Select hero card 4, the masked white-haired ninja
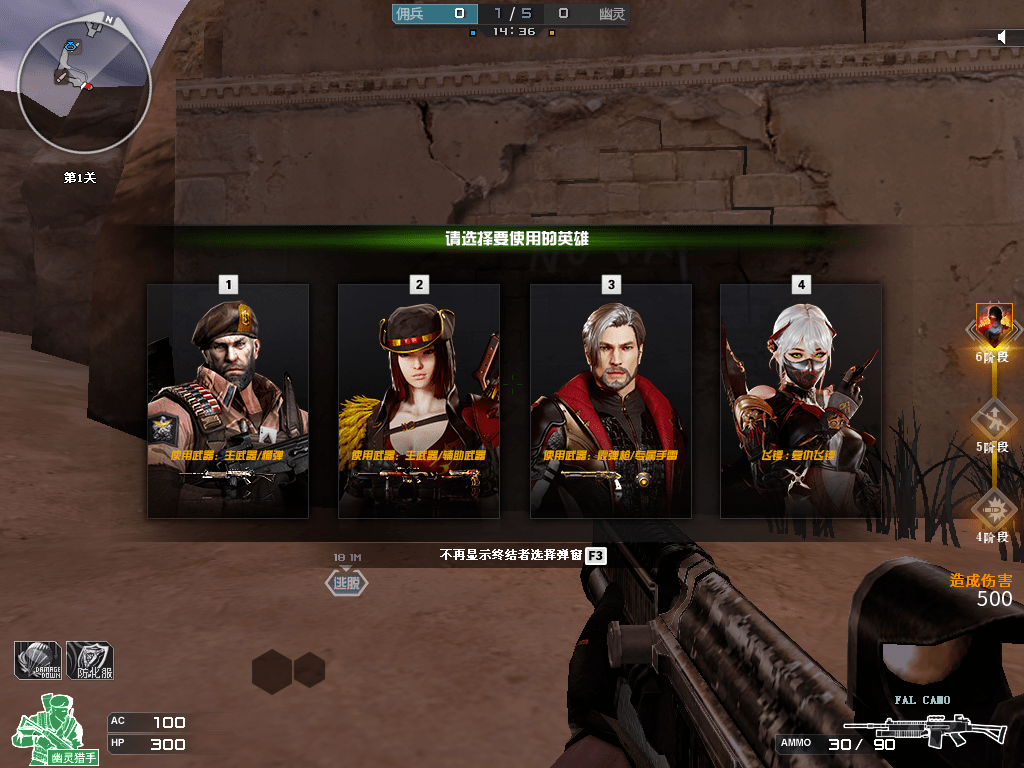 801,400
